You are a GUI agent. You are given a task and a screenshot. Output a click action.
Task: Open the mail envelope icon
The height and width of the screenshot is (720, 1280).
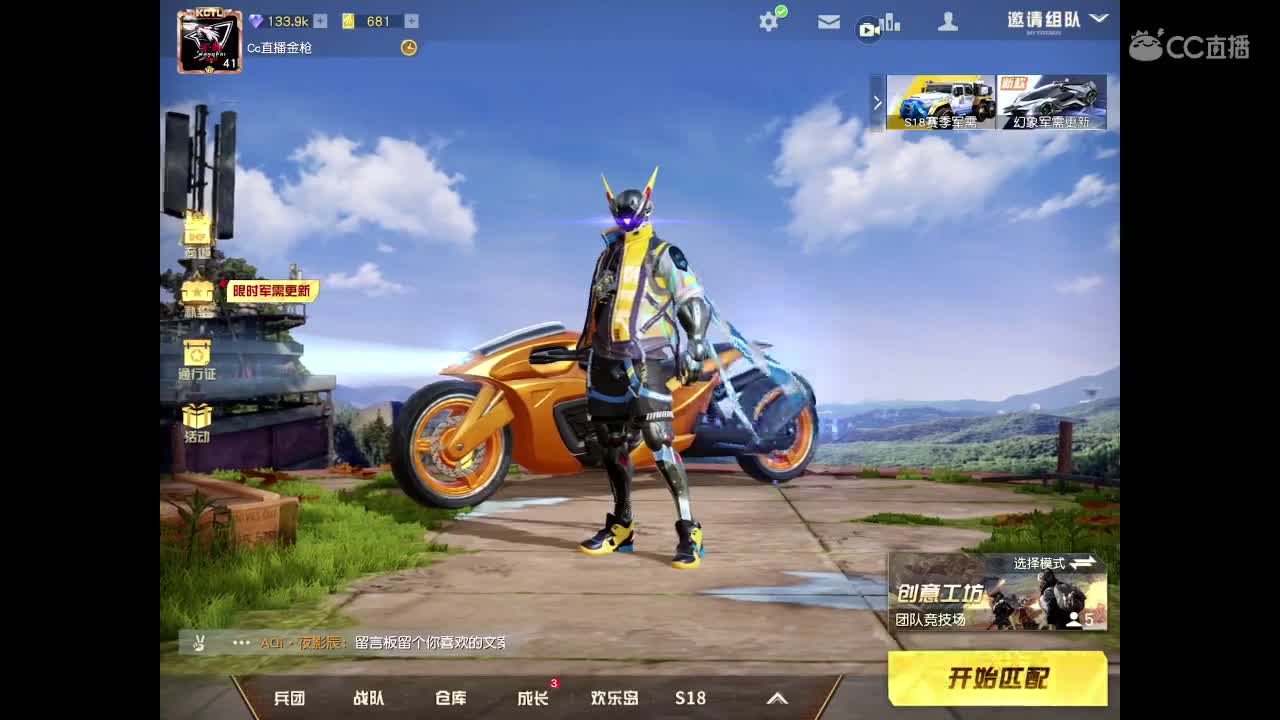pyautogui.click(x=828, y=20)
